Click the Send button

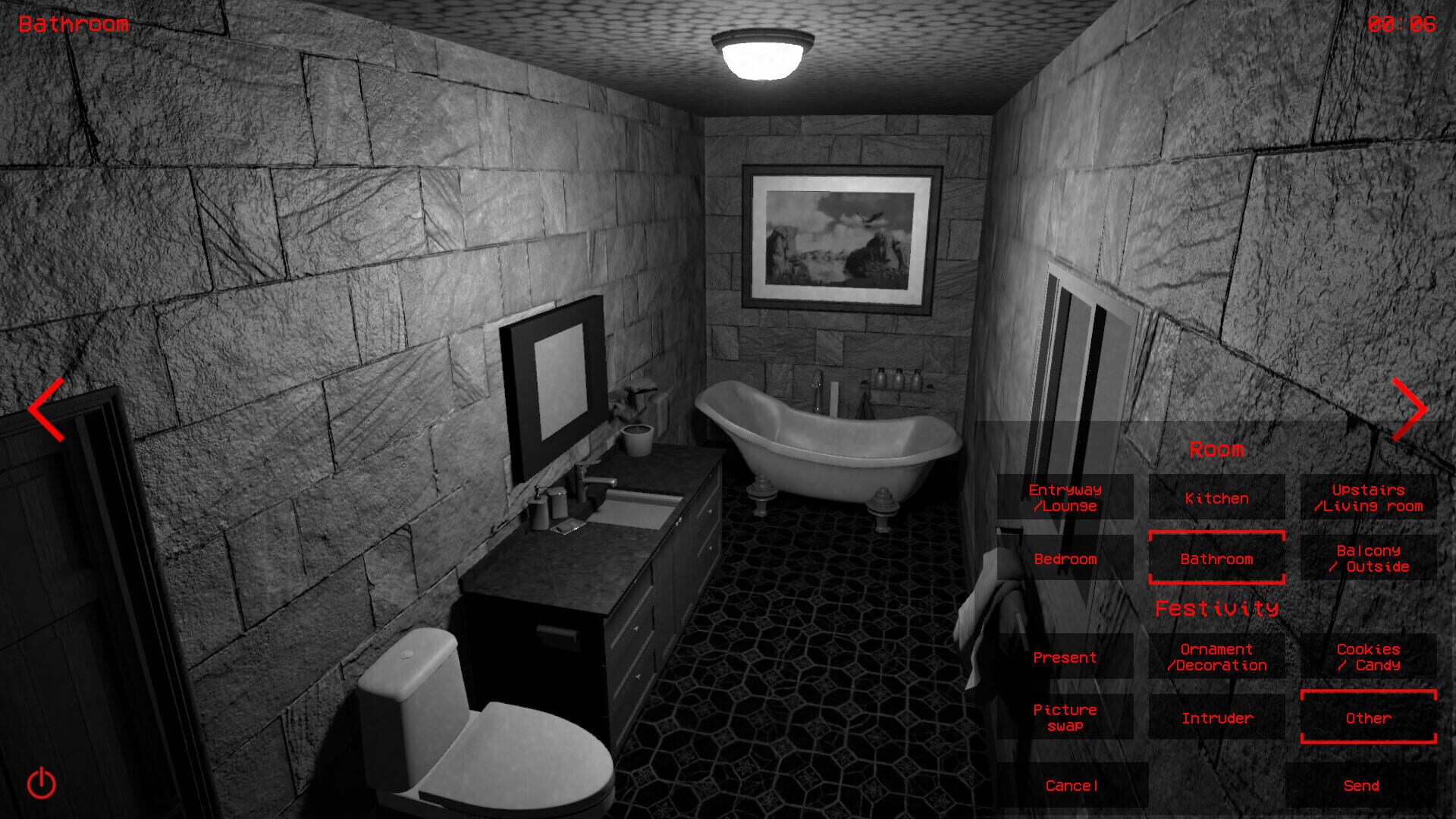pos(1362,785)
